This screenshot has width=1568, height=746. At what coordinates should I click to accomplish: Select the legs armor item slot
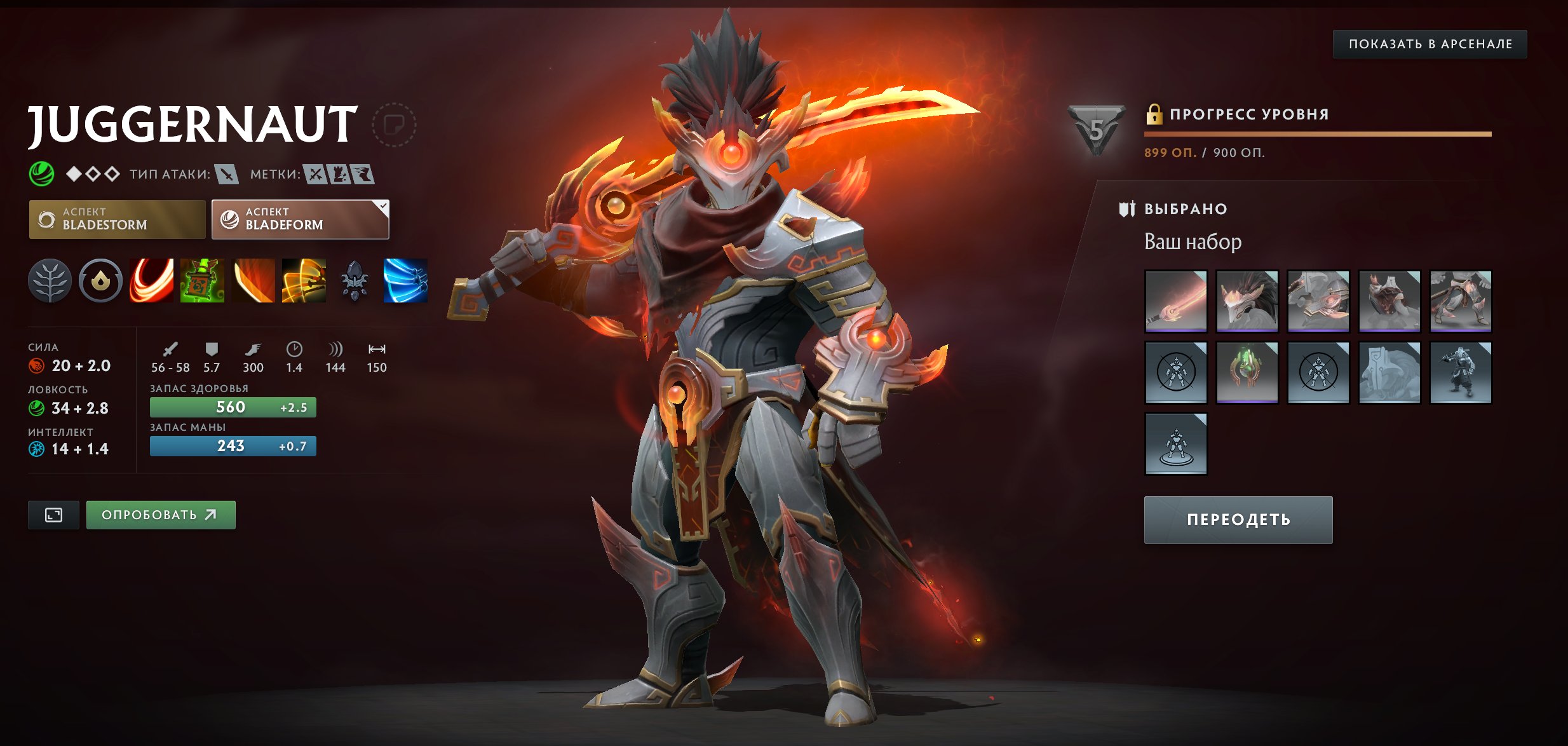tap(1461, 301)
